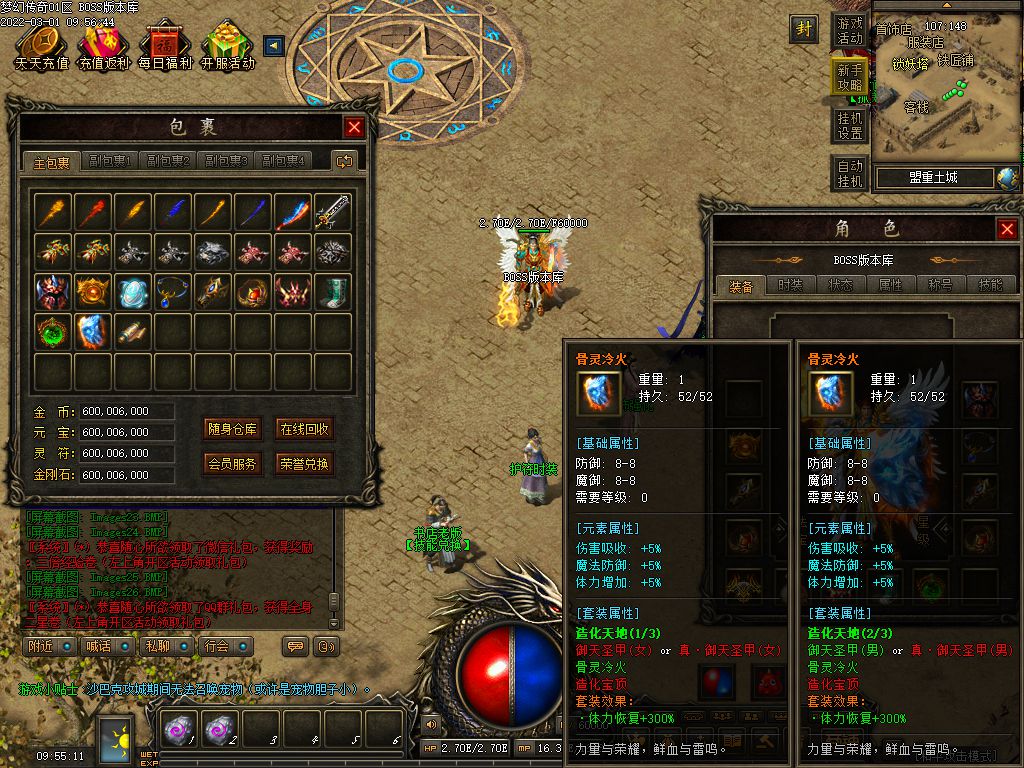1024x768 pixels.
Task: Open 每日福利 daily welfare icon
Action: pyautogui.click(x=165, y=48)
